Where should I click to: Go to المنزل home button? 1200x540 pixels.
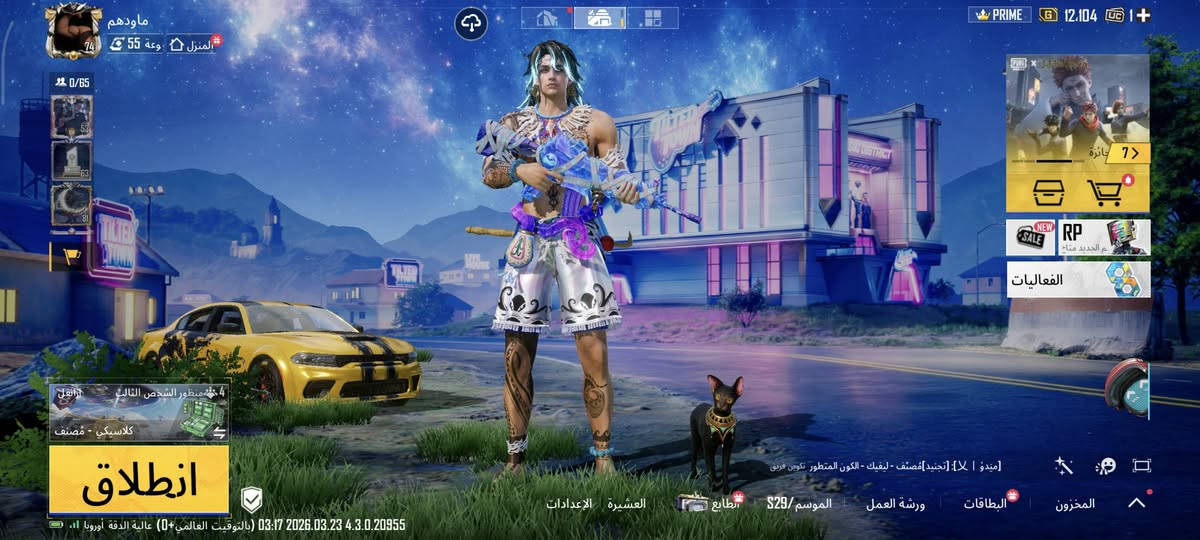point(193,44)
